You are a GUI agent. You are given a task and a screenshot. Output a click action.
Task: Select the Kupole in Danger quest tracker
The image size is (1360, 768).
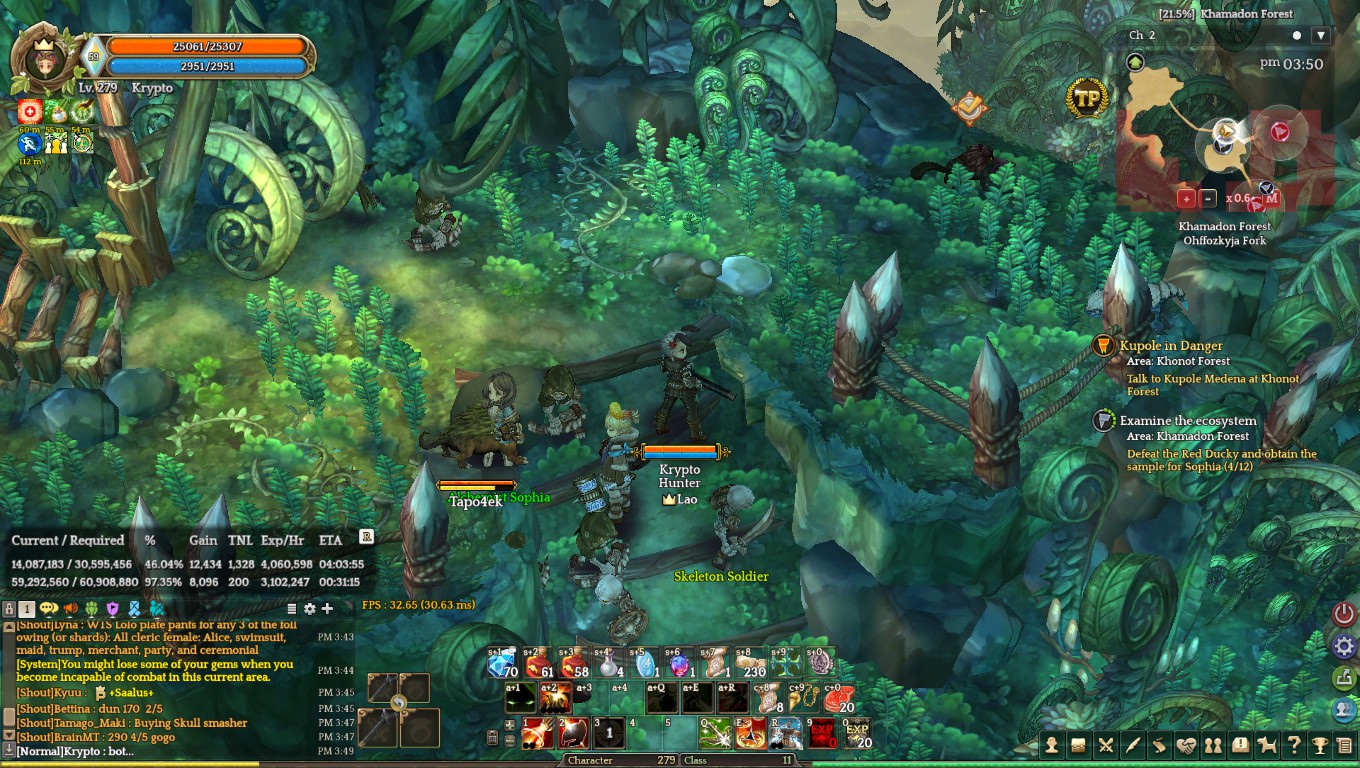click(x=1170, y=346)
